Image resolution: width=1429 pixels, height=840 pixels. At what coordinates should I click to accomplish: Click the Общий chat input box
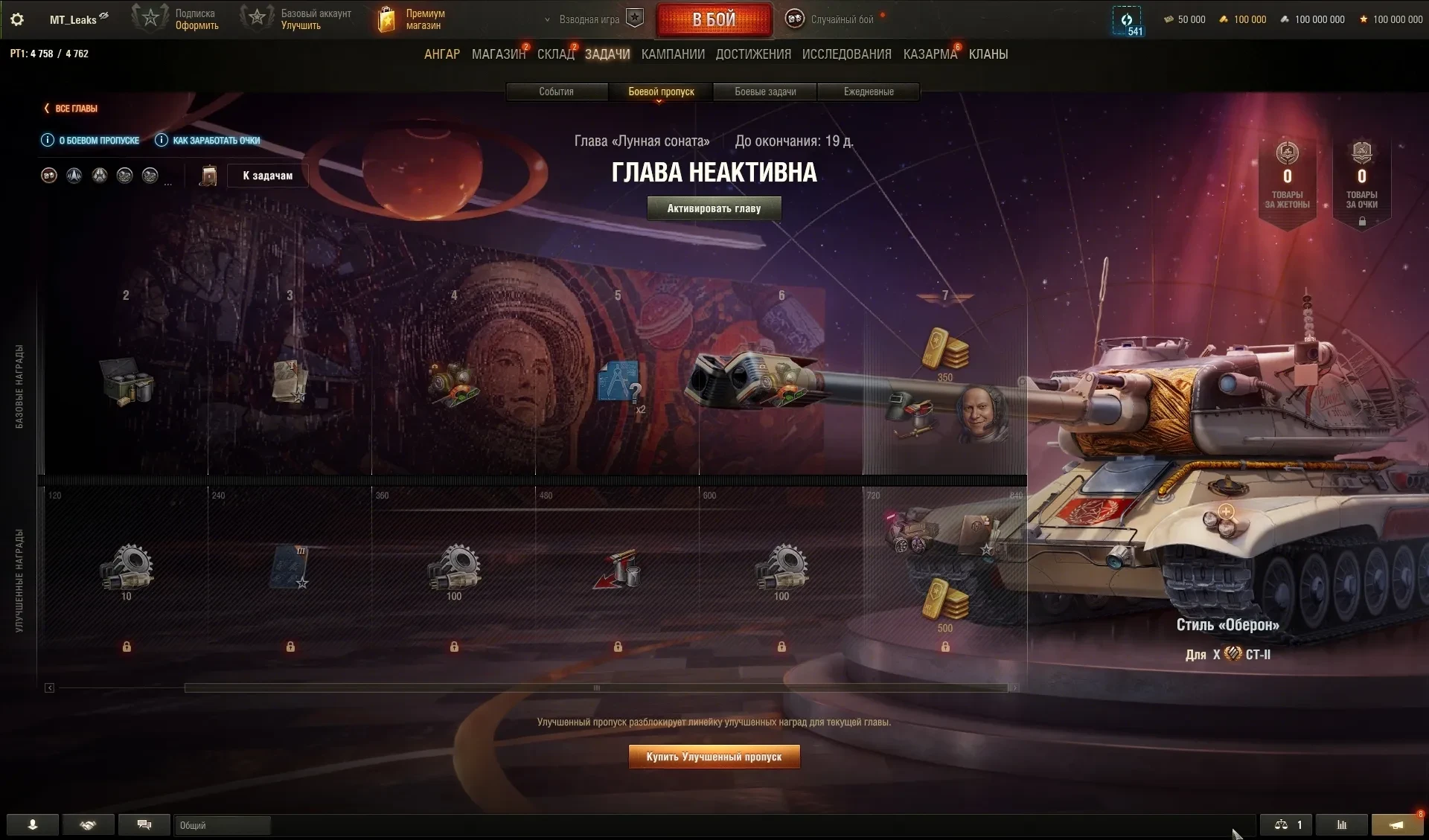point(222,825)
